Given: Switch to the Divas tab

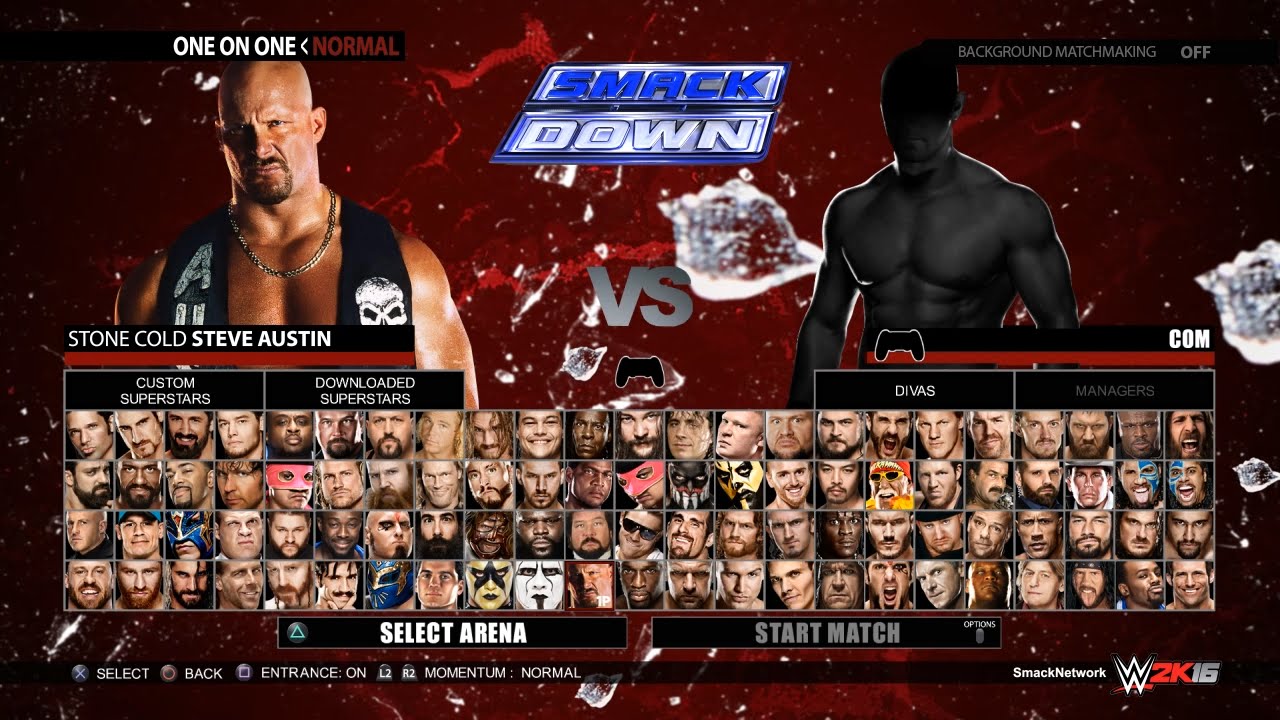Looking at the screenshot, I should tap(915, 391).
